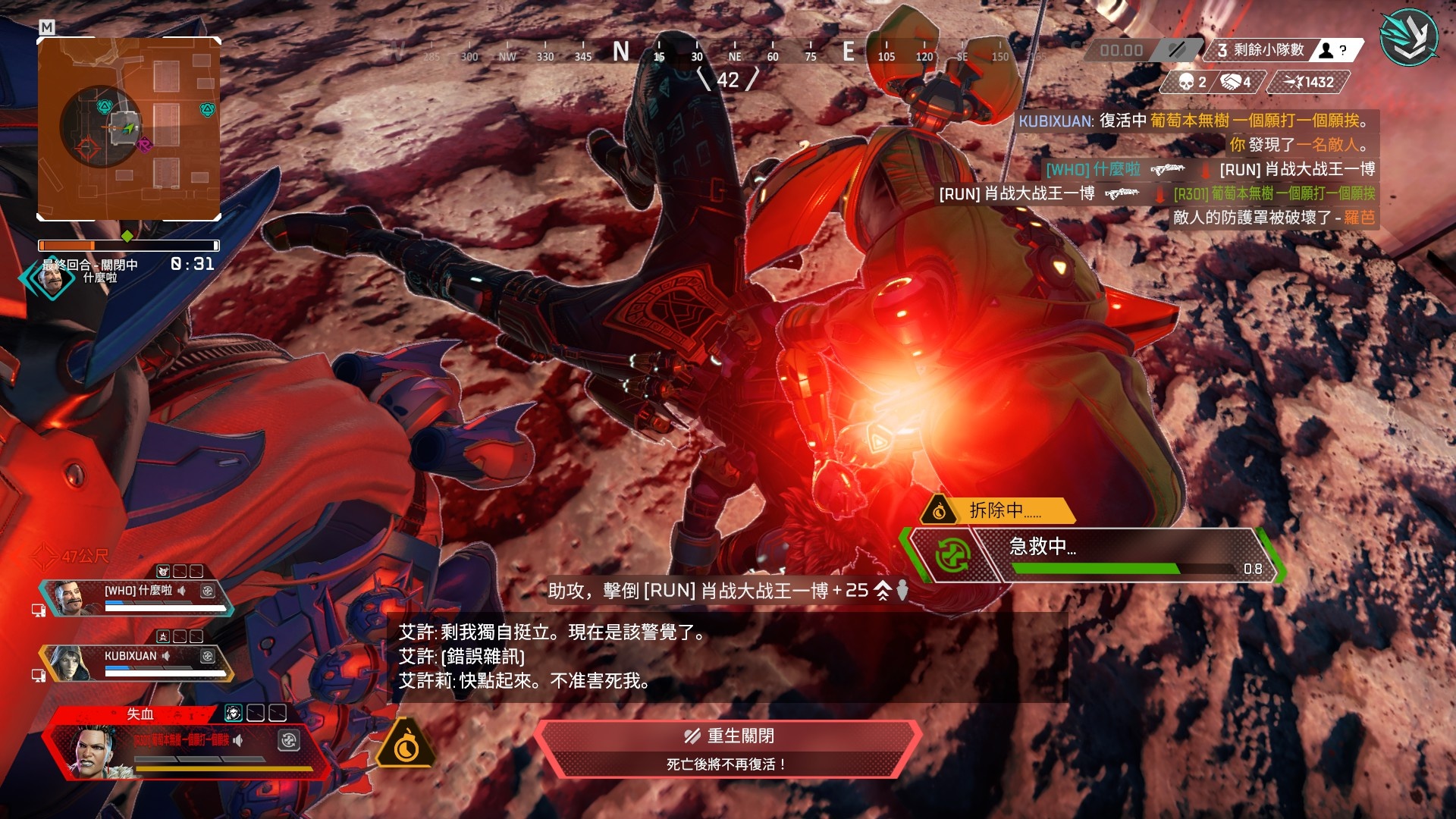The width and height of the screenshot is (1456, 819).
Task: Select teammate KUBIXUAN squad card
Action: tap(136, 662)
